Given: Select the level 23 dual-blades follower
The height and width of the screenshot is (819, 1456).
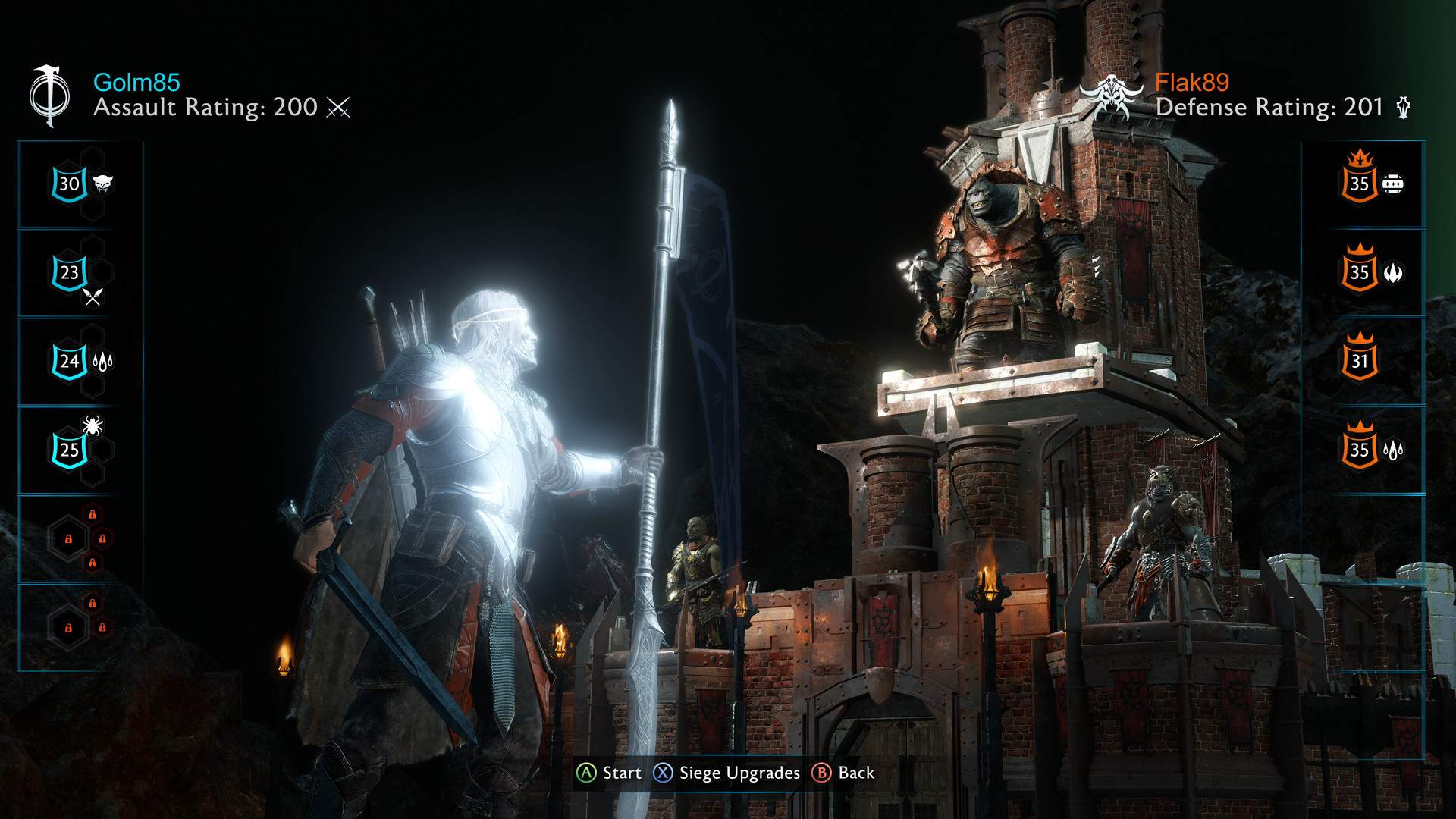Looking at the screenshot, I should (x=67, y=273).
